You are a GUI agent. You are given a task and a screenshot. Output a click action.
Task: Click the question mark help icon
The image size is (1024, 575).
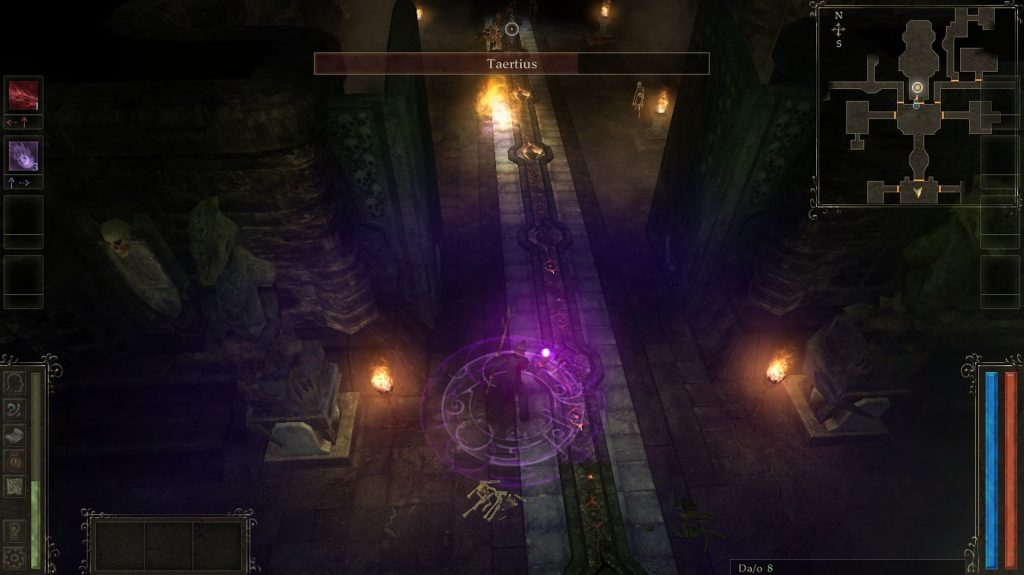15,531
